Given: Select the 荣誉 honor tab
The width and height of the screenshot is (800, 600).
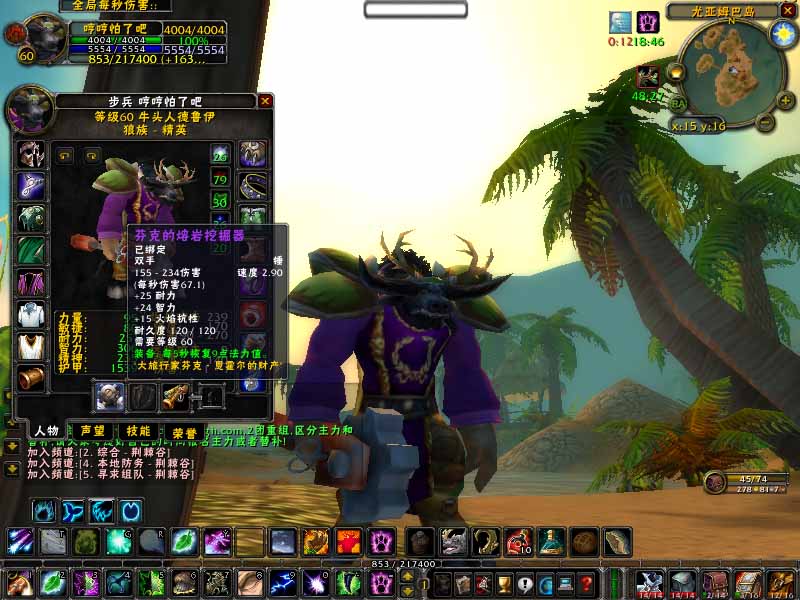Looking at the screenshot, I should pyautogui.click(x=184, y=432).
